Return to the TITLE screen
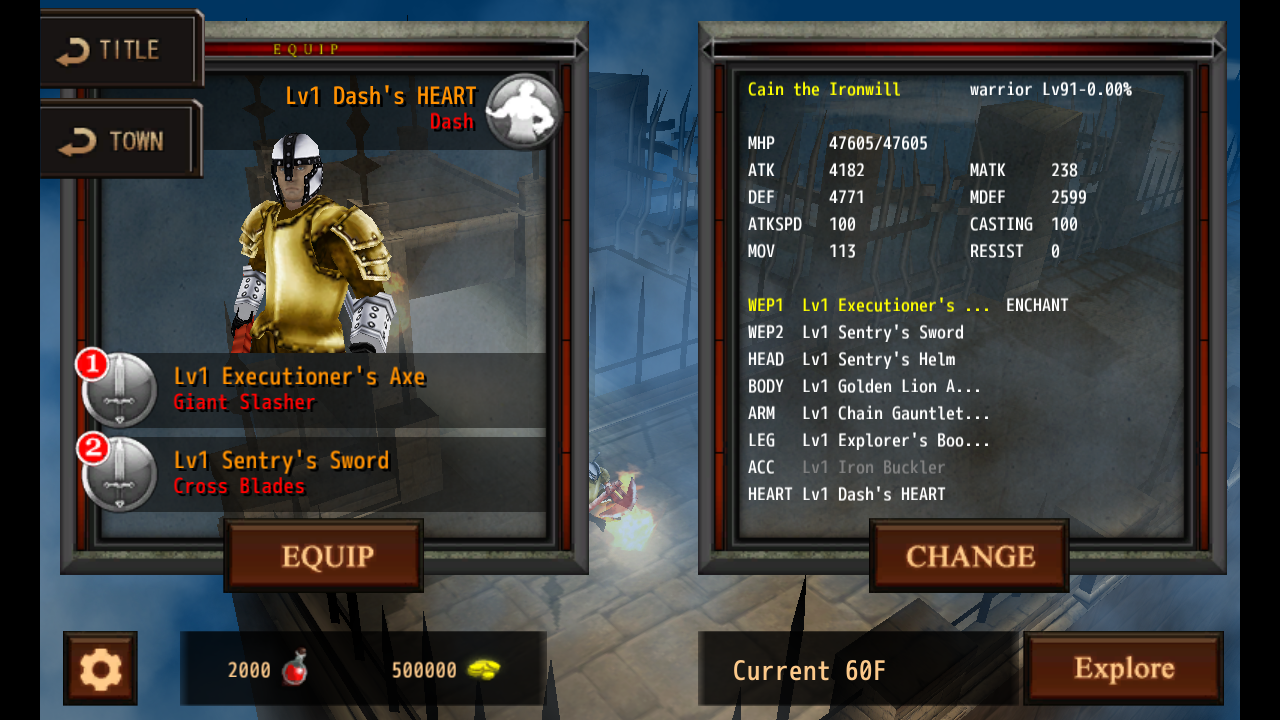Screen dimensions: 1280x720 120,50
